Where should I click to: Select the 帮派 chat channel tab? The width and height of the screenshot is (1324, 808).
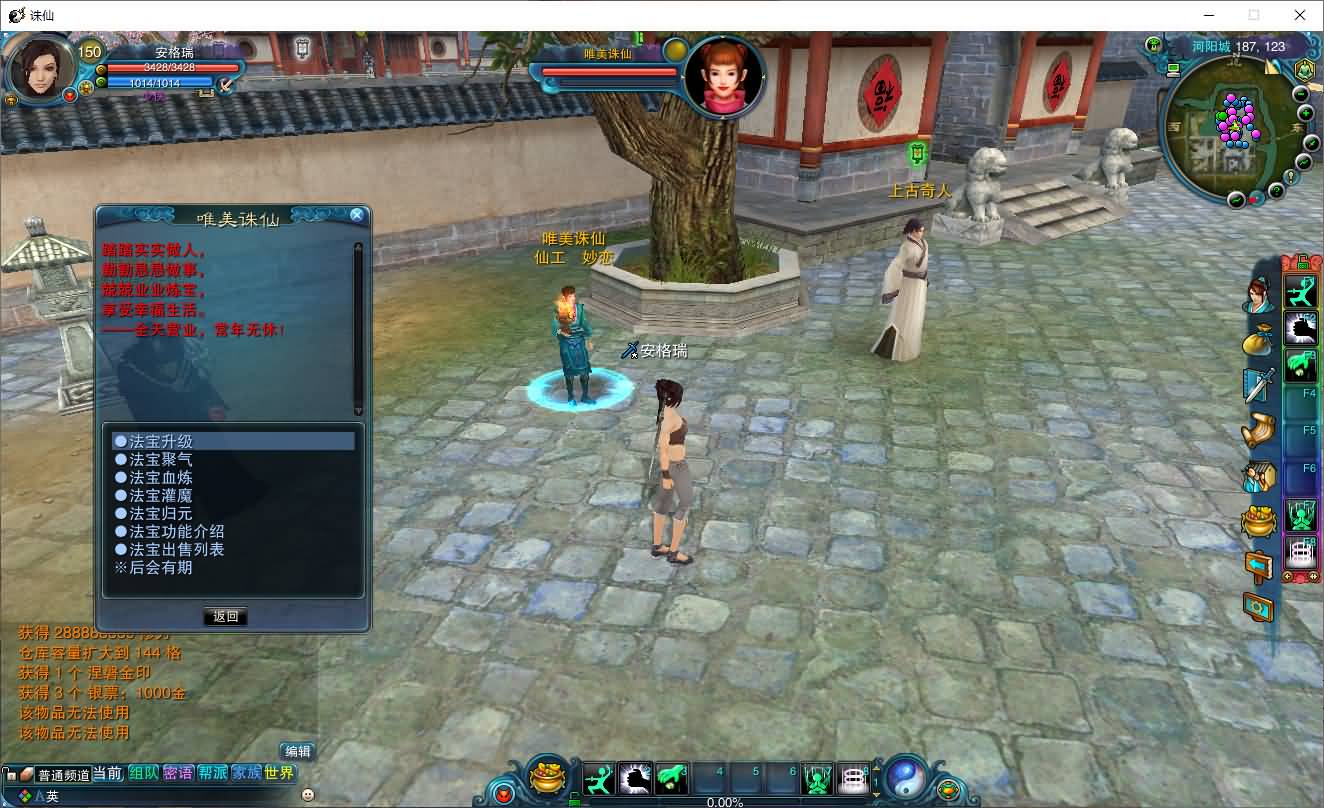212,773
